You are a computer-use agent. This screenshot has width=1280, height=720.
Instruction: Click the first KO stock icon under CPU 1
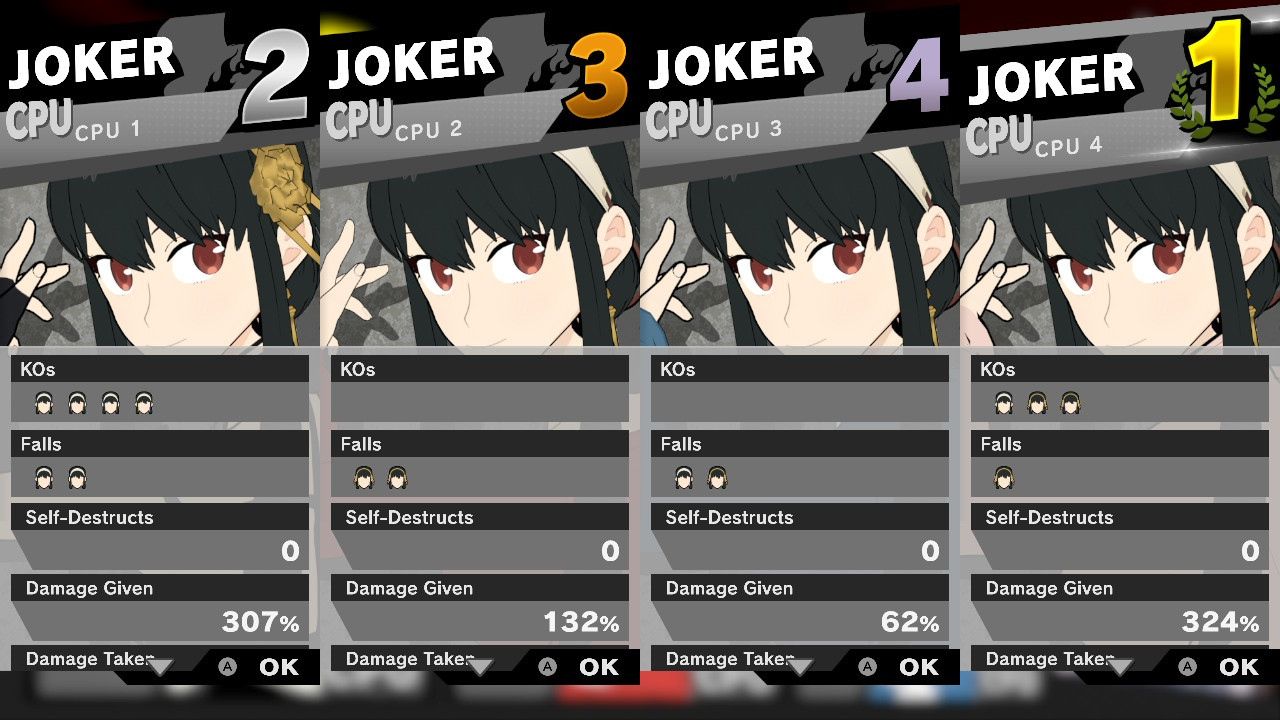coord(44,403)
